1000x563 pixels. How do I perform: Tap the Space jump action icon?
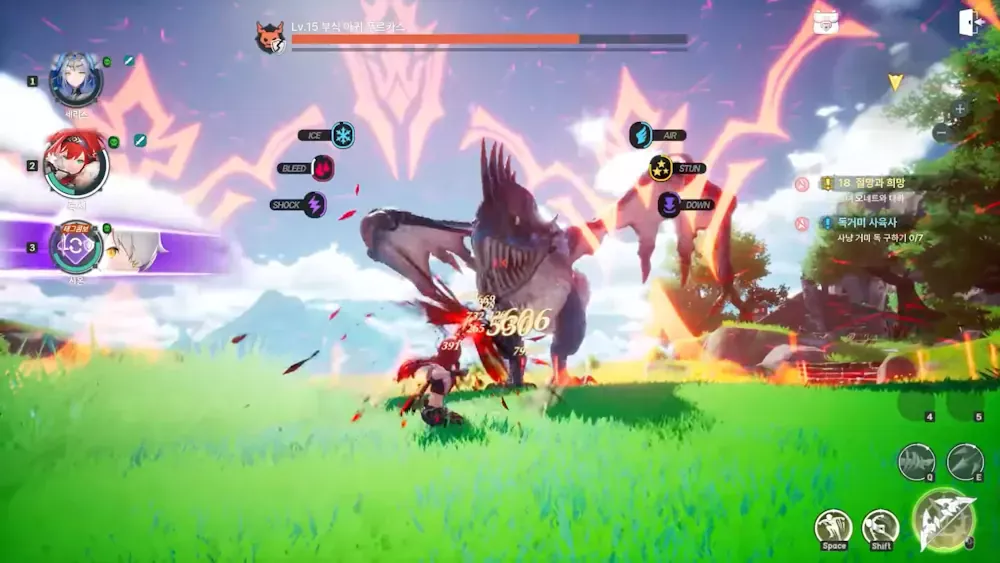tap(833, 527)
